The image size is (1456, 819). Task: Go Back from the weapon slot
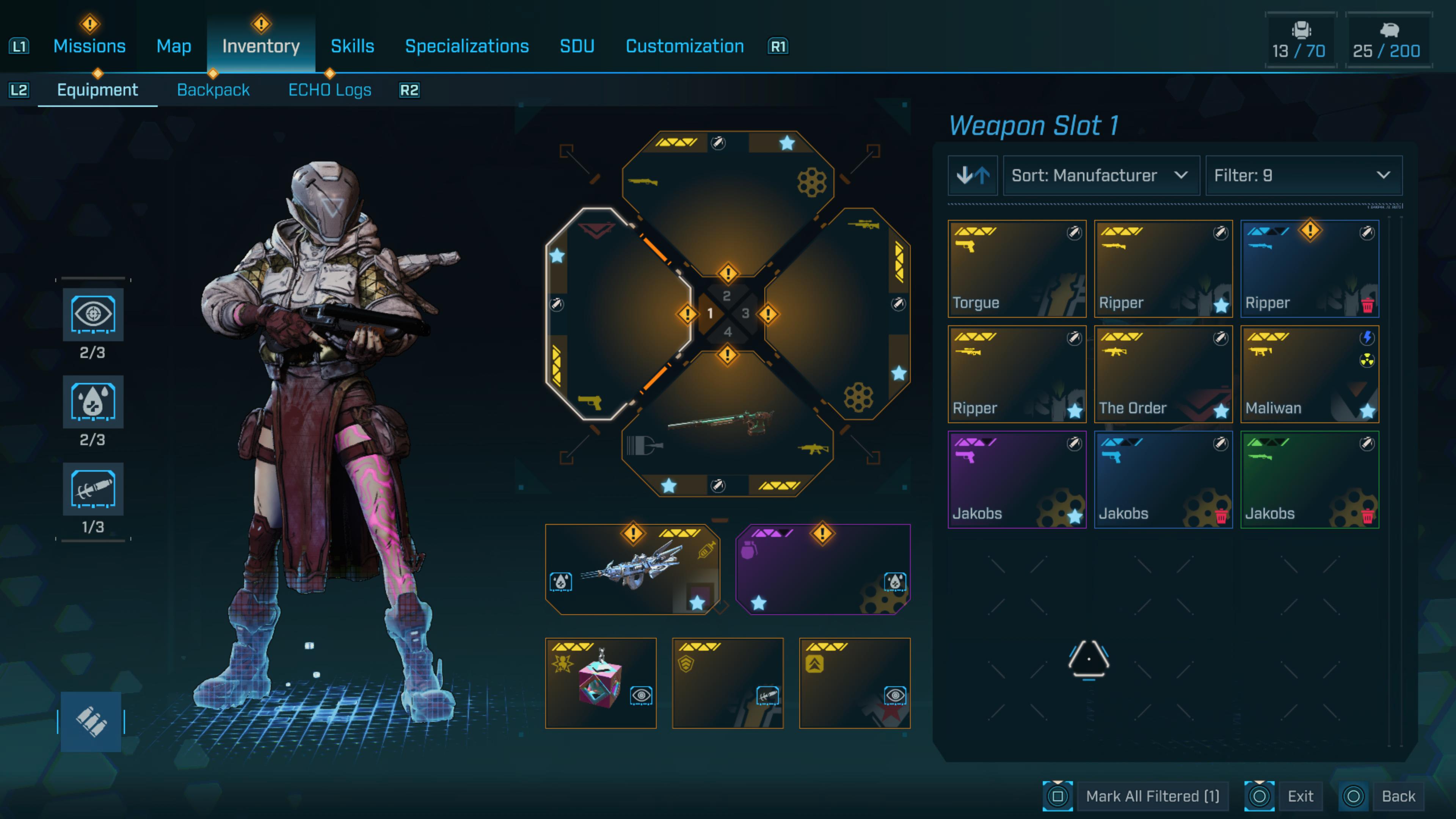pos(1398,796)
